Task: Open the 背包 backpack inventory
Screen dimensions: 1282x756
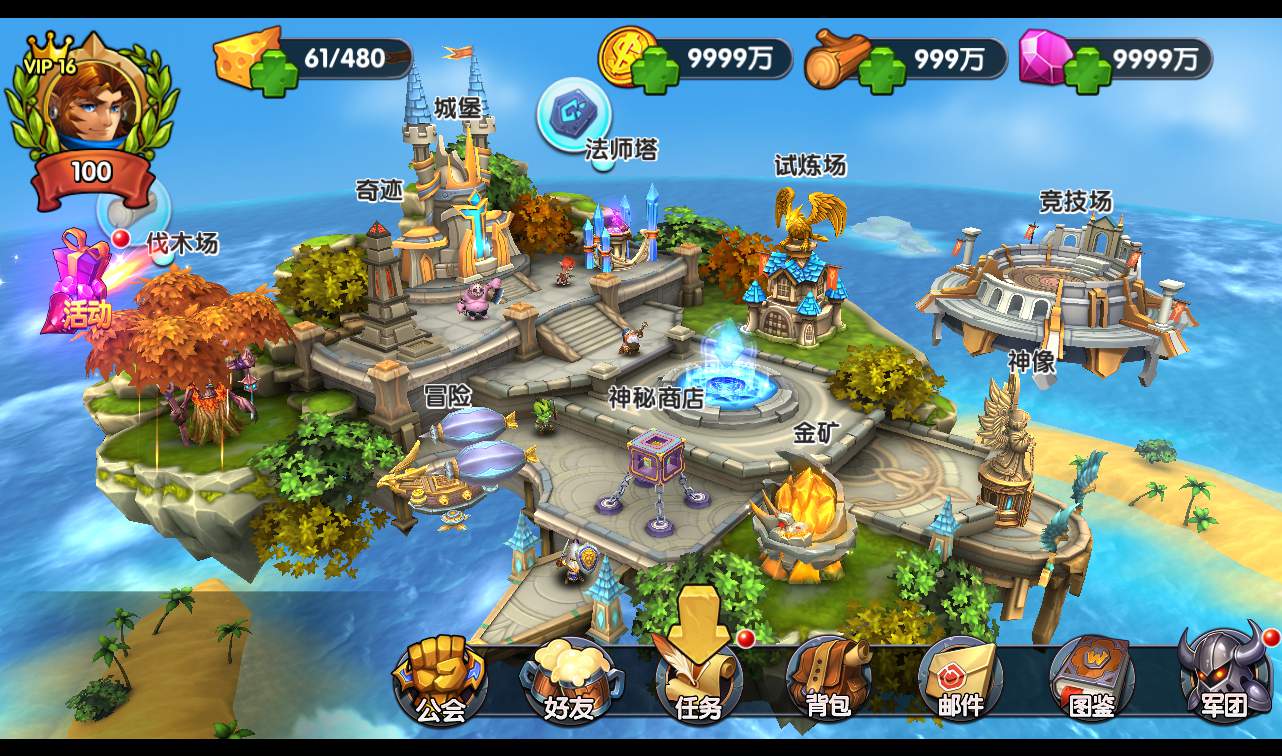Action: coord(828,680)
